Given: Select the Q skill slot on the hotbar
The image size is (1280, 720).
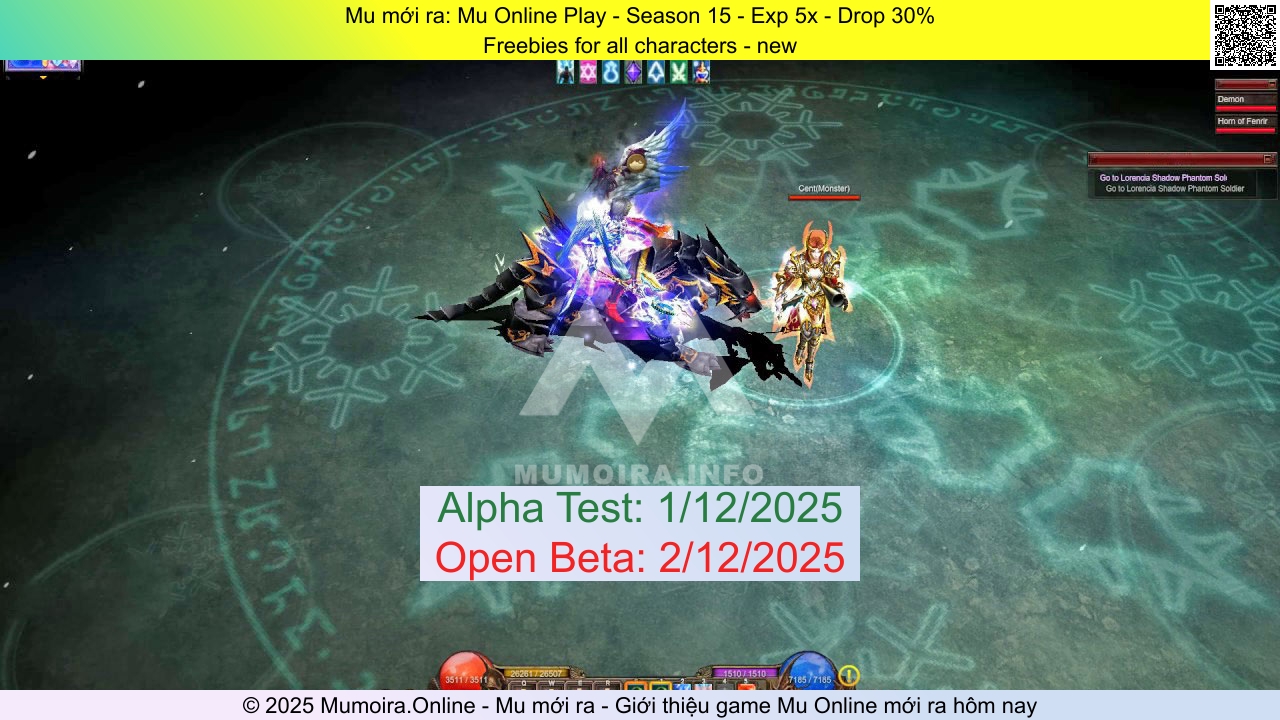Looking at the screenshot, I should point(523,684).
